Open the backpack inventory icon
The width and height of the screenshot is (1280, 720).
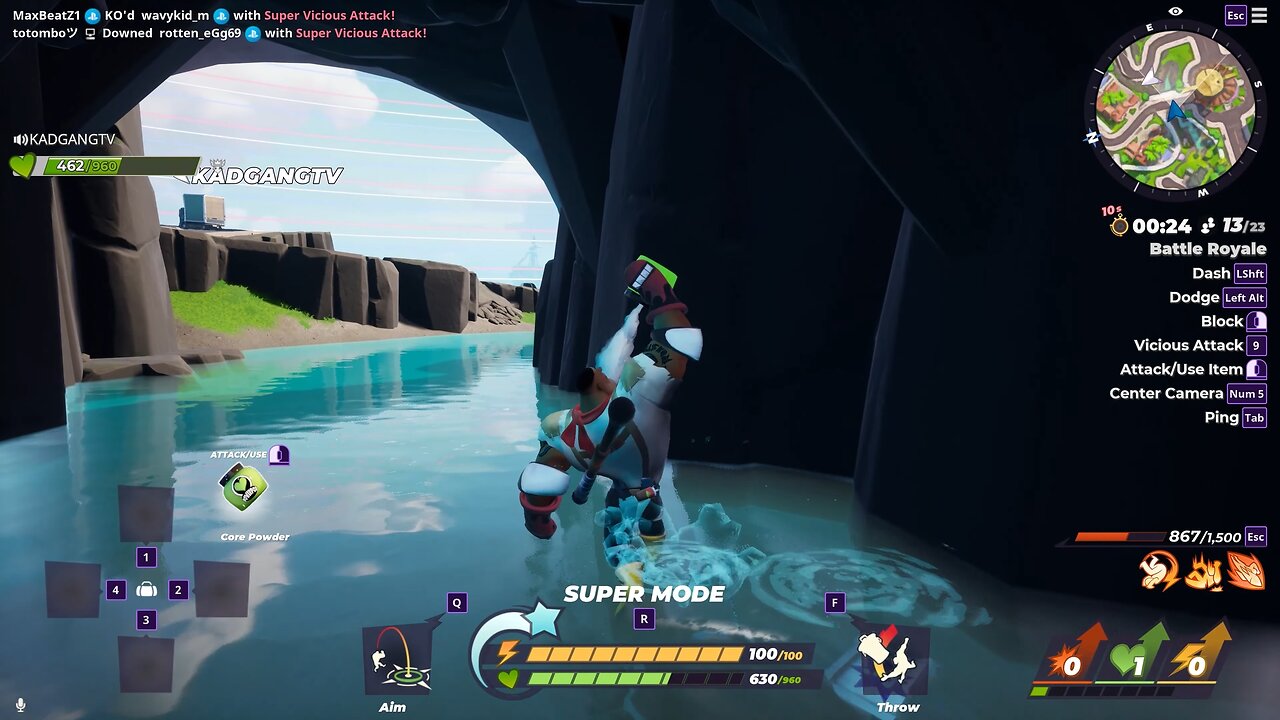click(146, 590)
